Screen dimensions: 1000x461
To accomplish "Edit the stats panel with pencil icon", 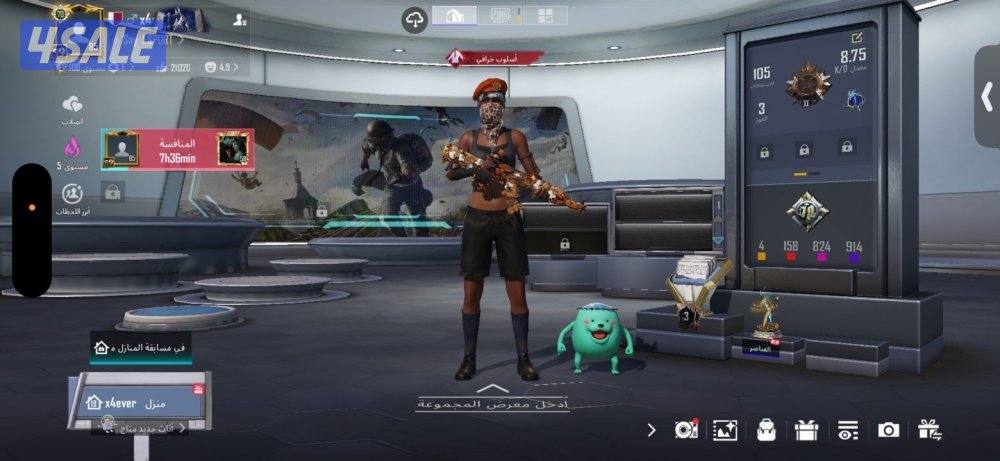I will pyautogui.click(x=857, y=38).
